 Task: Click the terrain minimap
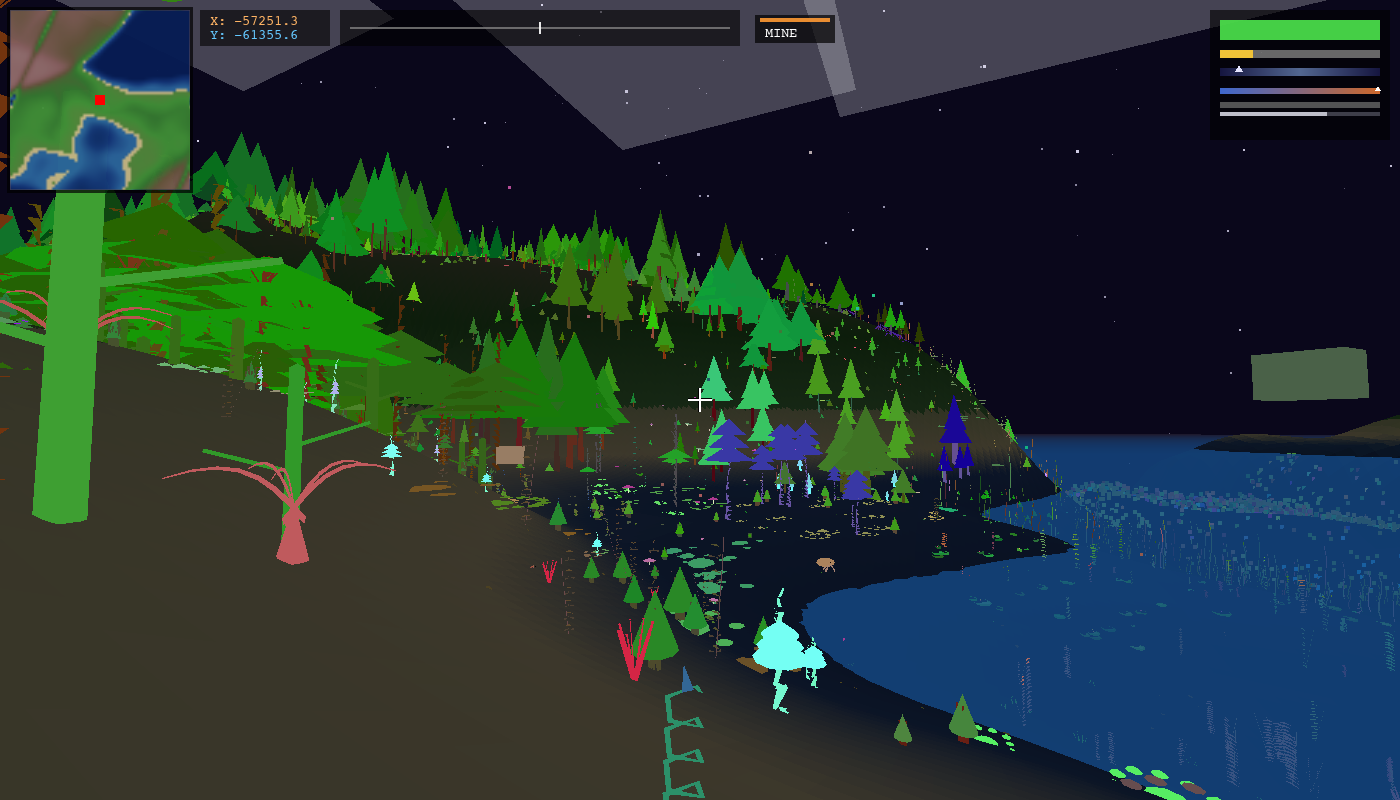point(100,100)
